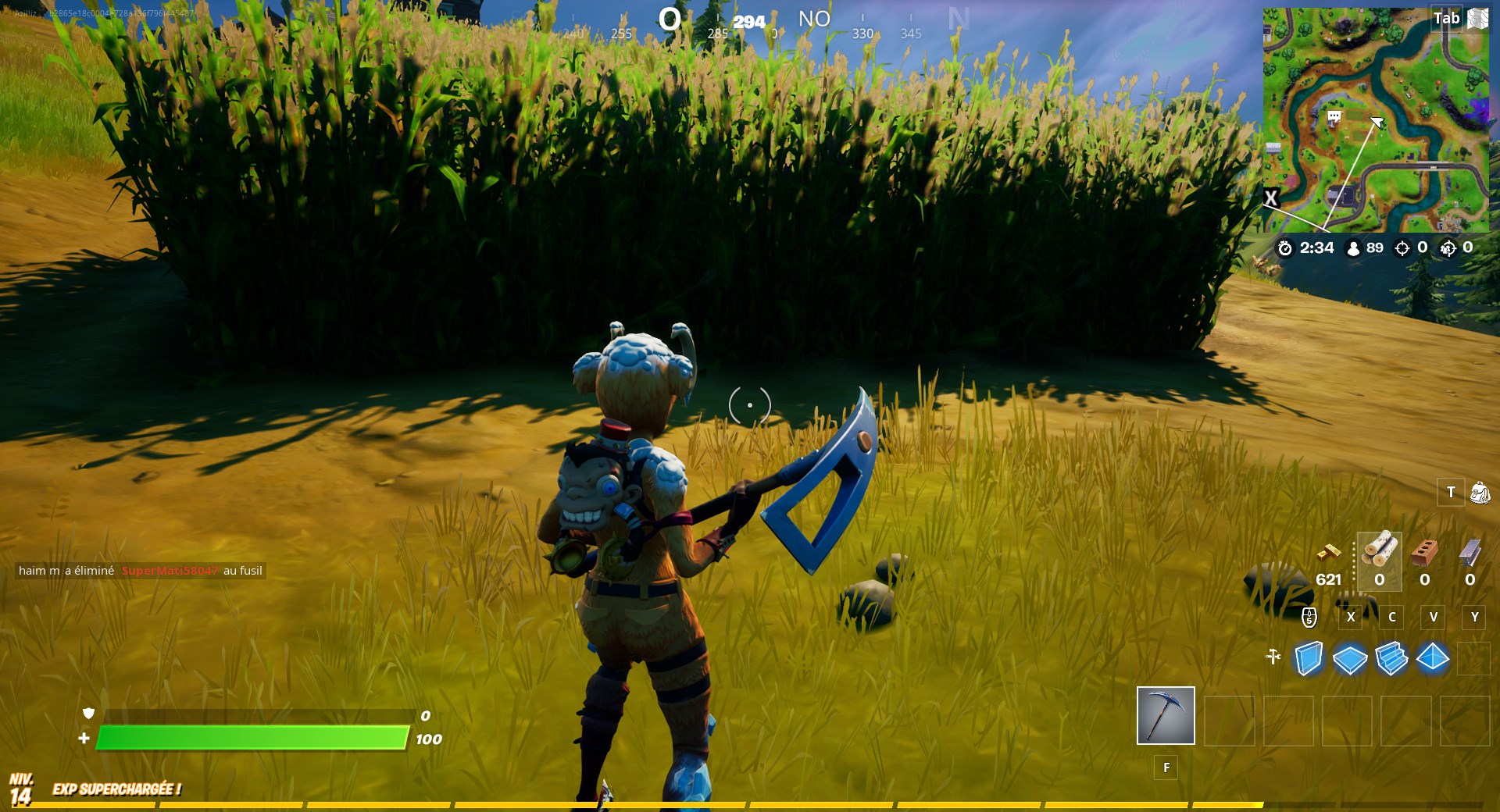Click SuperMati58047 in the elimination feed
The width and height of the screenshot is (1500, 812).
click(170, 571)
